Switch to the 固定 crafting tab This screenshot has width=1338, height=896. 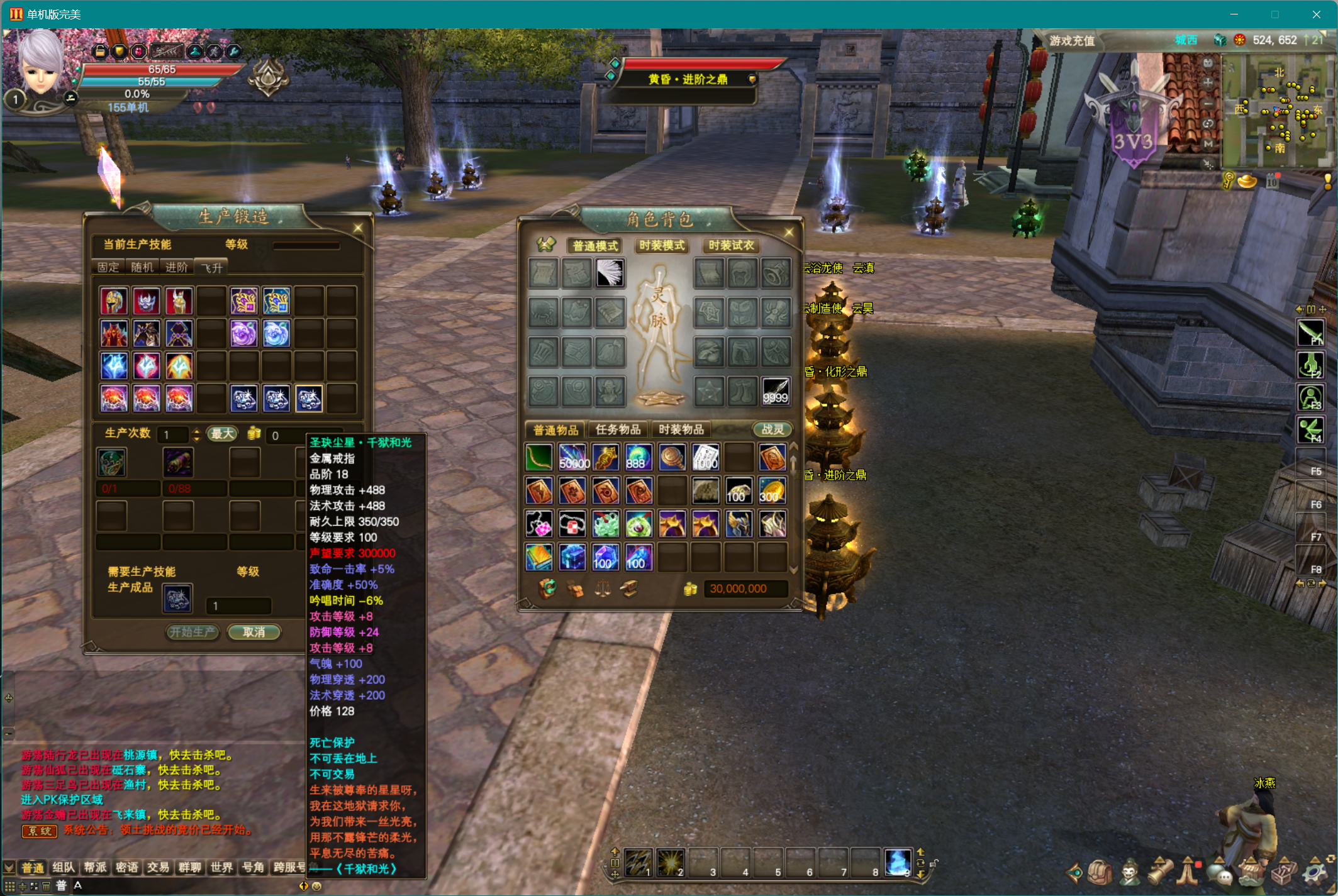tap(108, 267)
